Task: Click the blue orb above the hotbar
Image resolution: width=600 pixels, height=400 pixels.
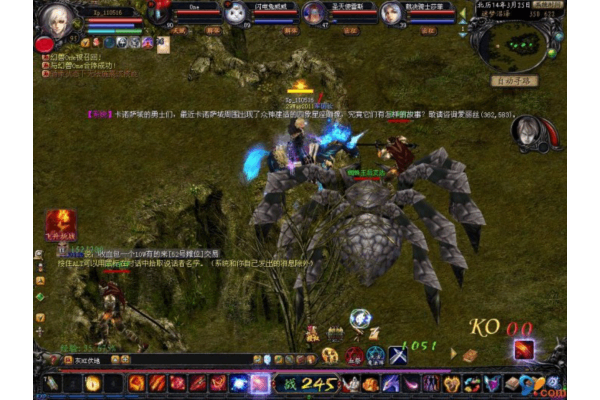Action: (359, 319)
